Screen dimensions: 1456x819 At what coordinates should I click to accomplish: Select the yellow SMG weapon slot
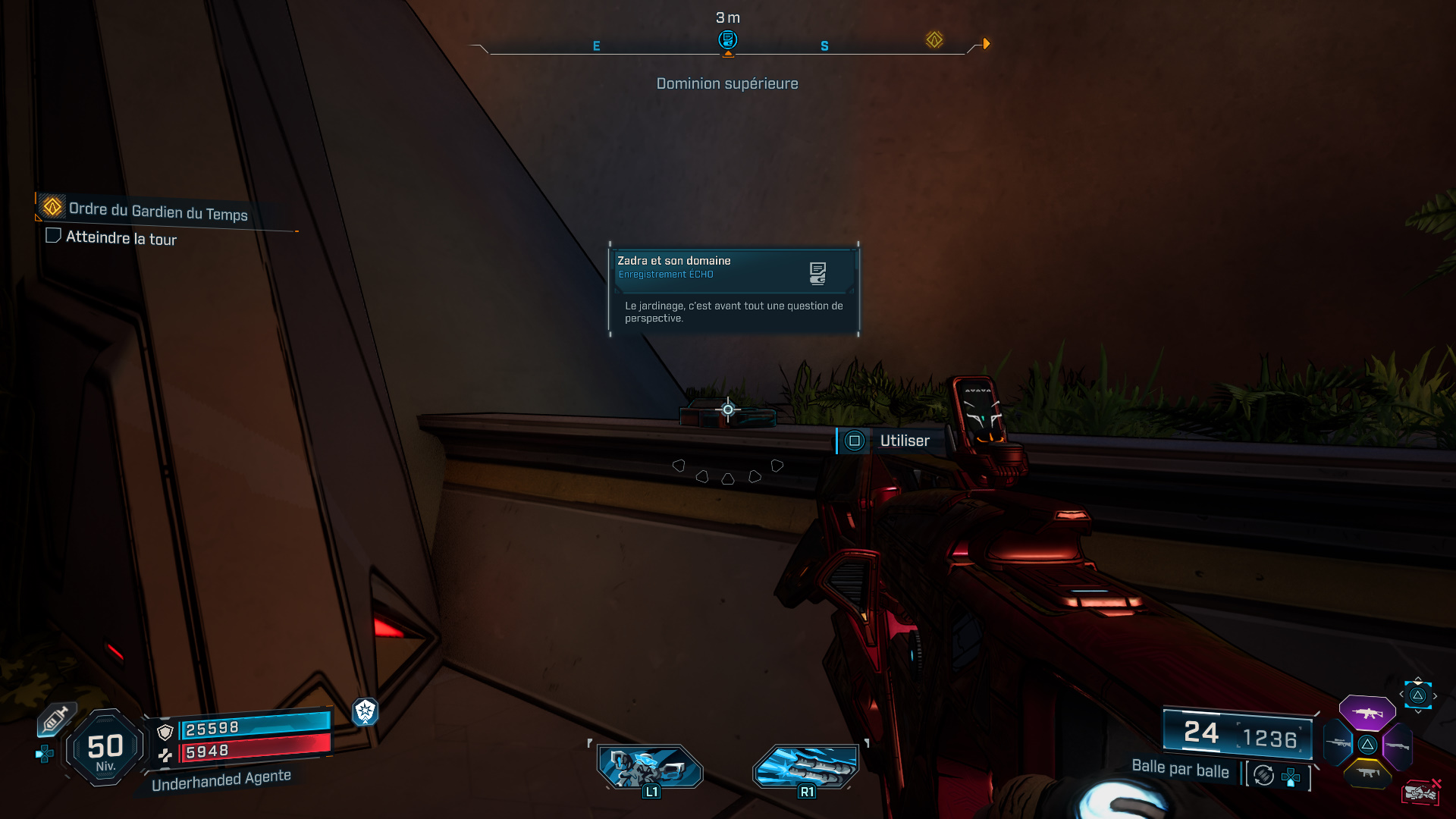point(1368,774)
